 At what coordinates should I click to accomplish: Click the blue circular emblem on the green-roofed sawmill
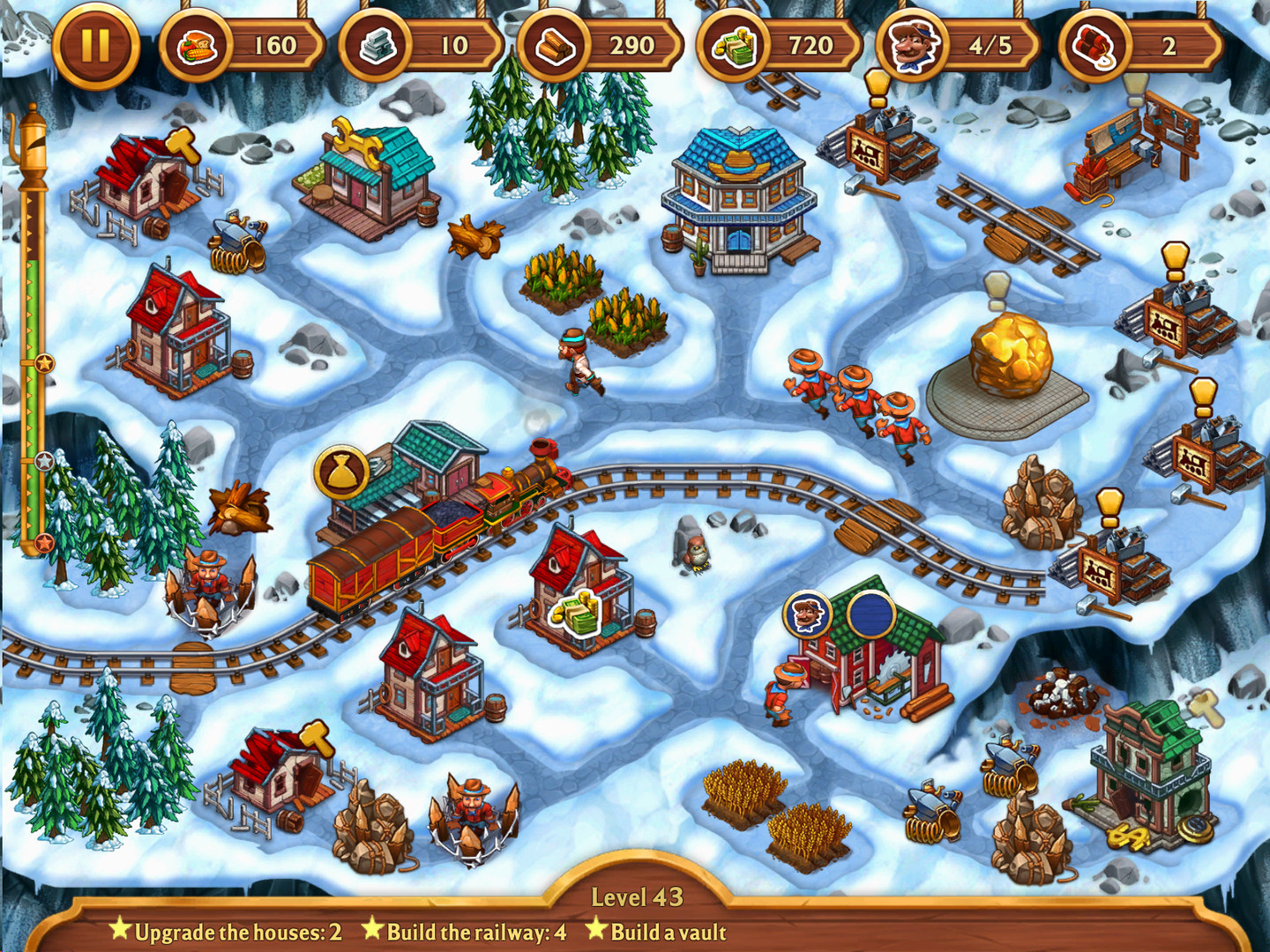(869, 612)
